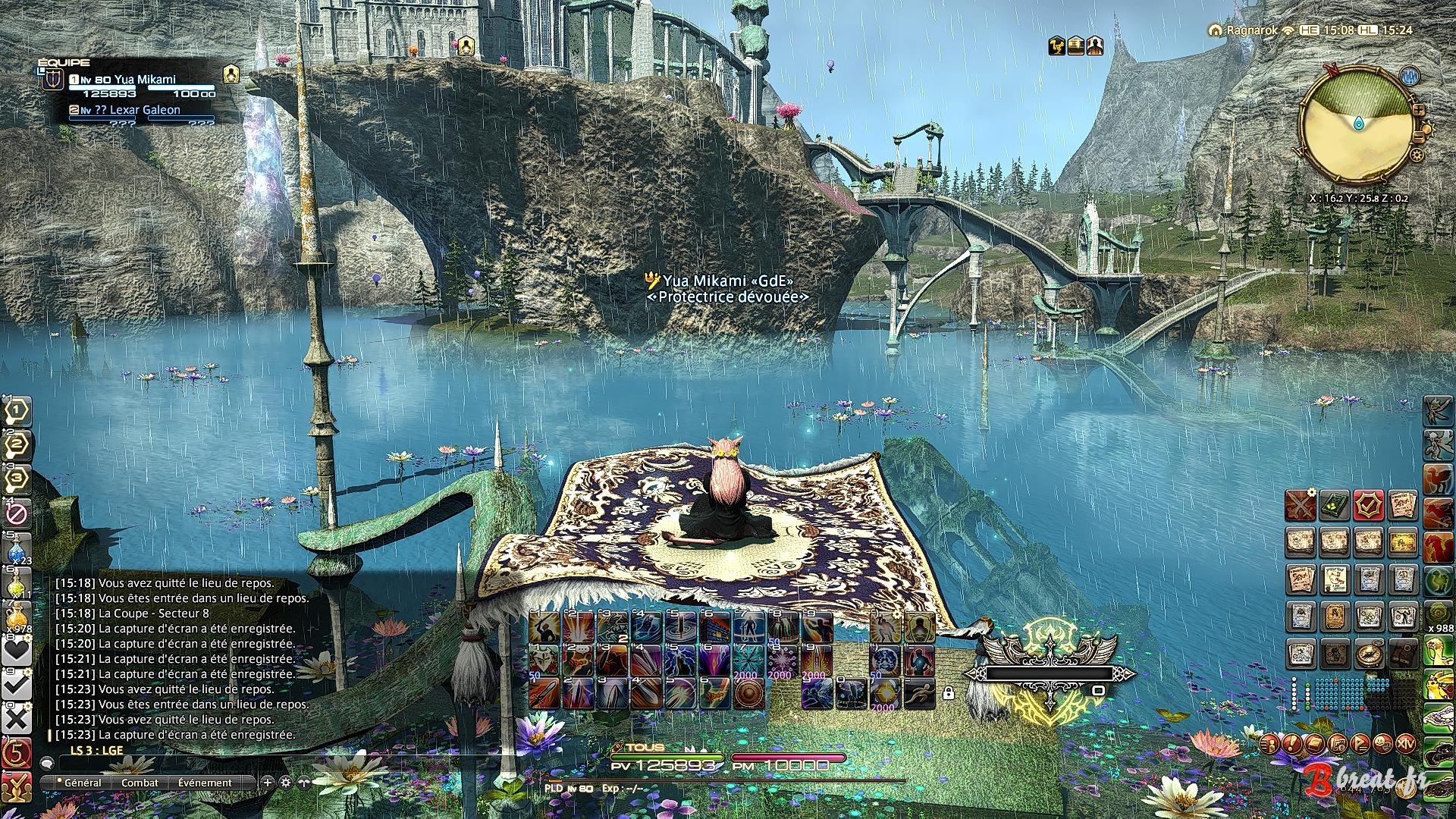Click the black heart macro icon
1456x819 pixels.
[x=17, y=651]
